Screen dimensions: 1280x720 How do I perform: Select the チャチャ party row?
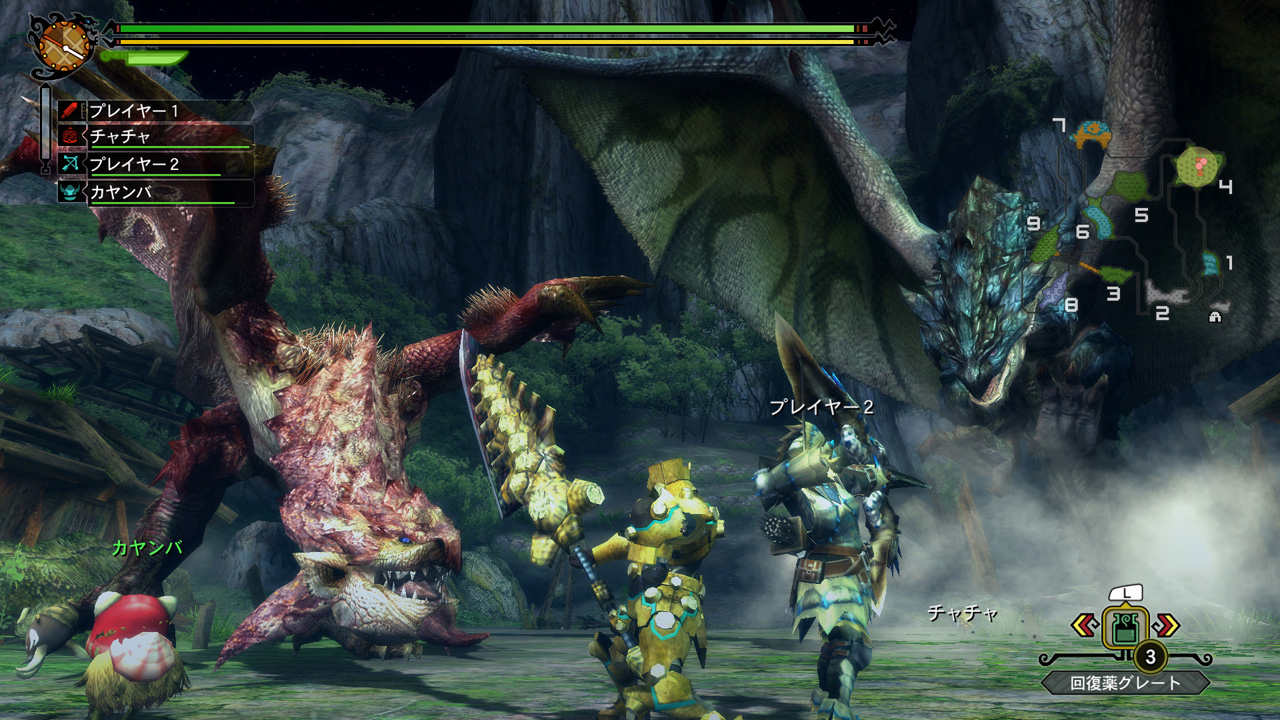(150, 137)
